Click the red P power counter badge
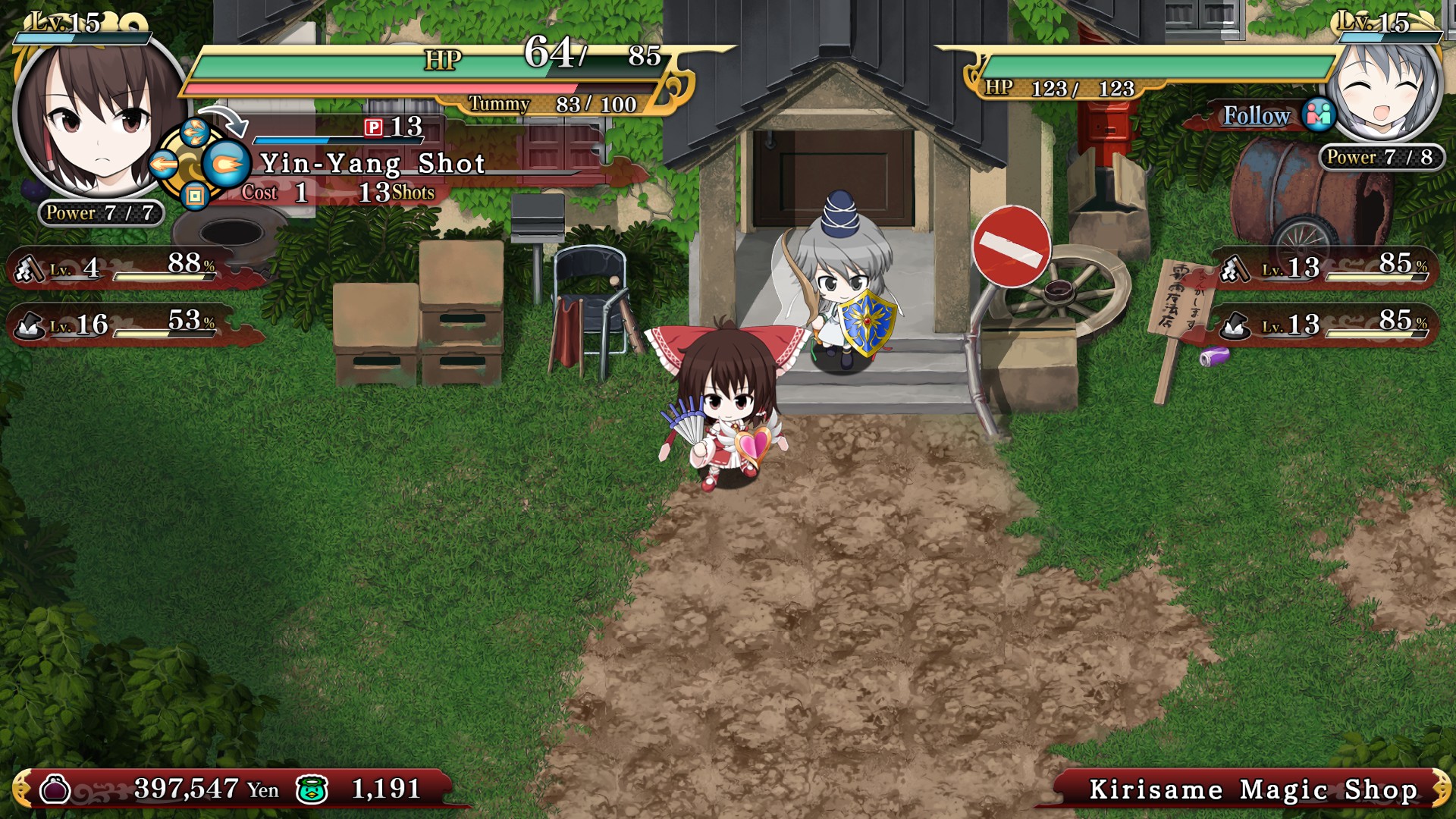The width and height of the screenshot is (1456, 819). coord(375,129)
